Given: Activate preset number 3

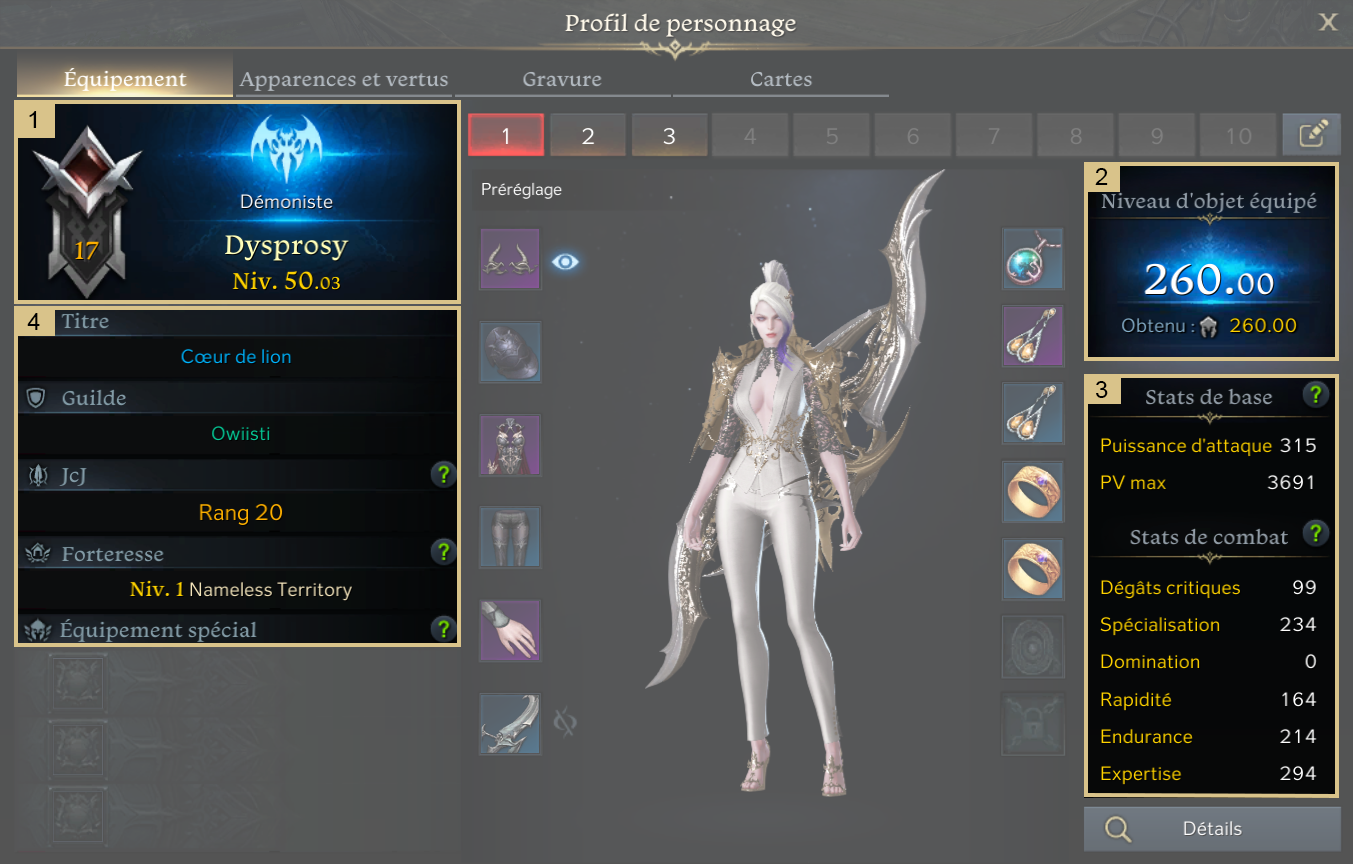Looking at the screenshot, I should tap(669, 135).
